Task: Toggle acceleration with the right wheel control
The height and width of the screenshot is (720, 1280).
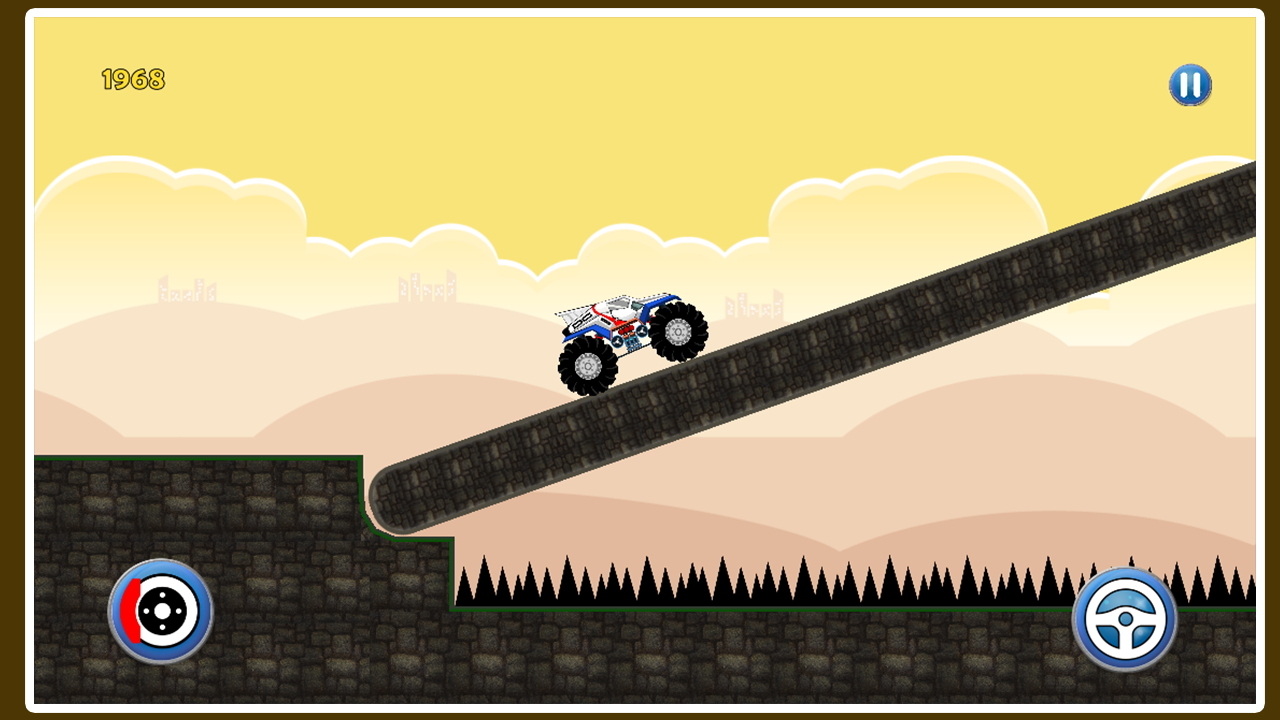Action: pyautogui.click(x=1125, y=617)
